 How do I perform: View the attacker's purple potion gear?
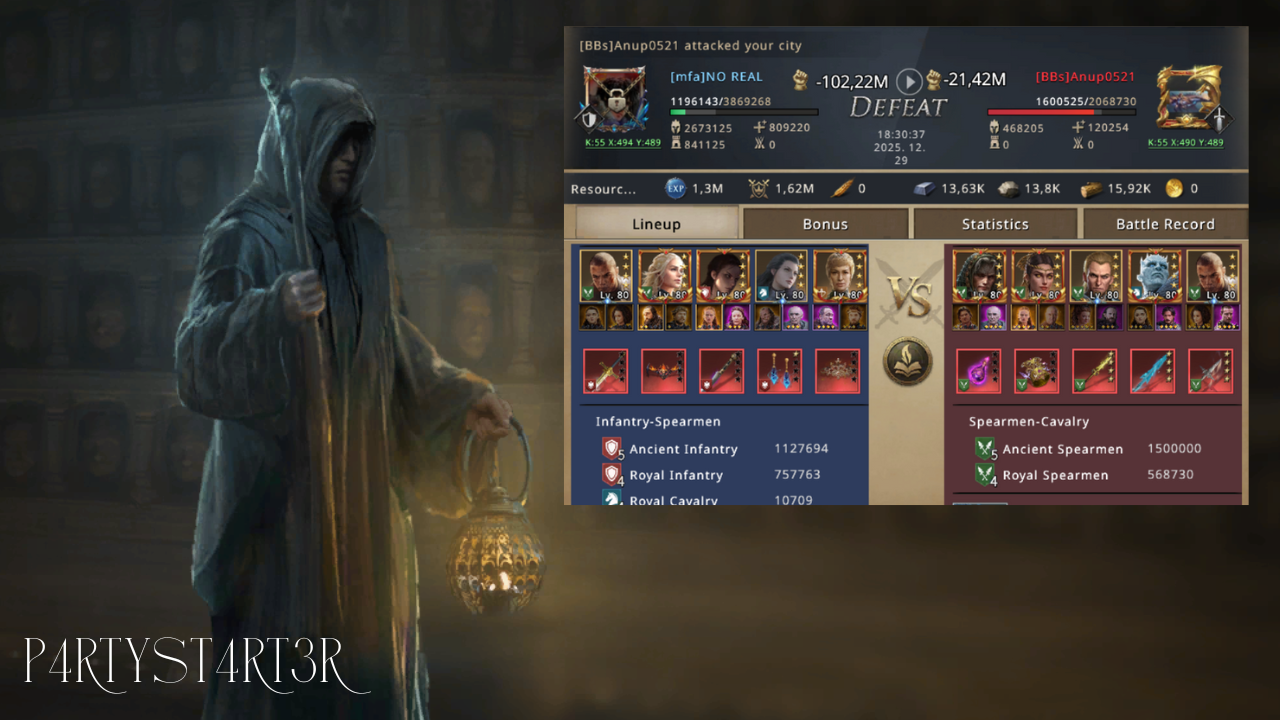click(978, 371)
